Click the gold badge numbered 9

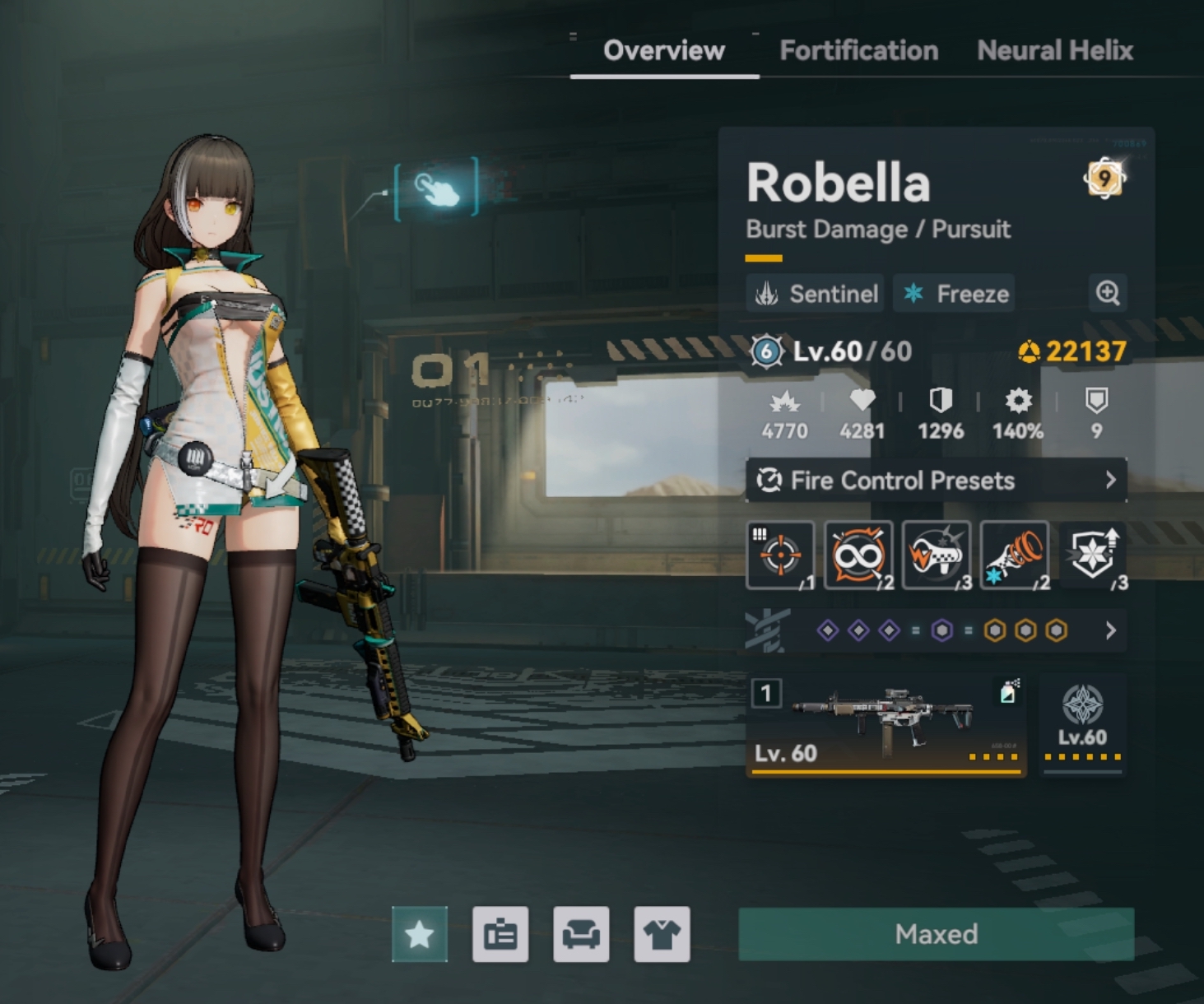[x=1104, y=178]
